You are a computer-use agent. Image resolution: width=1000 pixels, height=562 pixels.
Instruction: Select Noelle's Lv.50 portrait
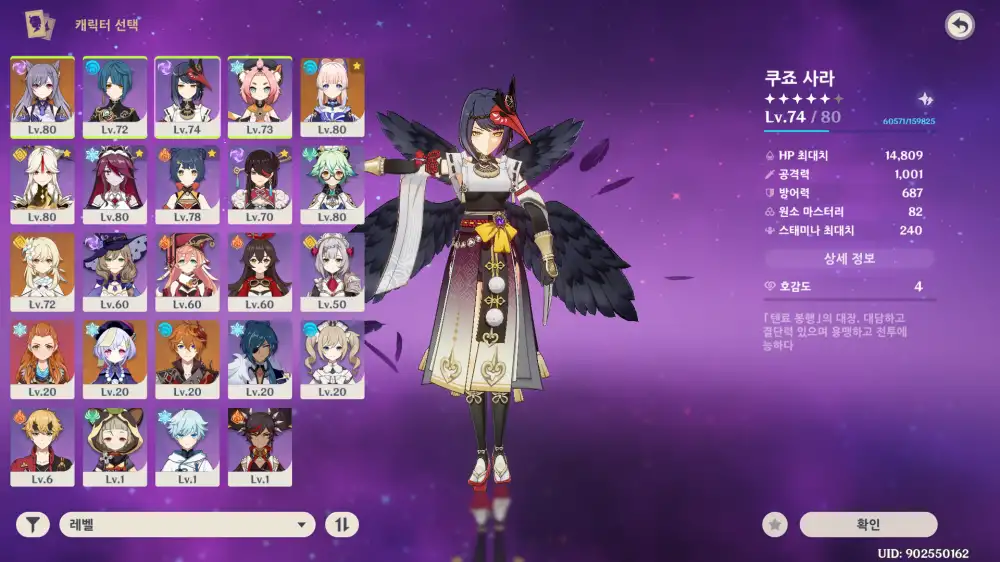tap(332, 270)
